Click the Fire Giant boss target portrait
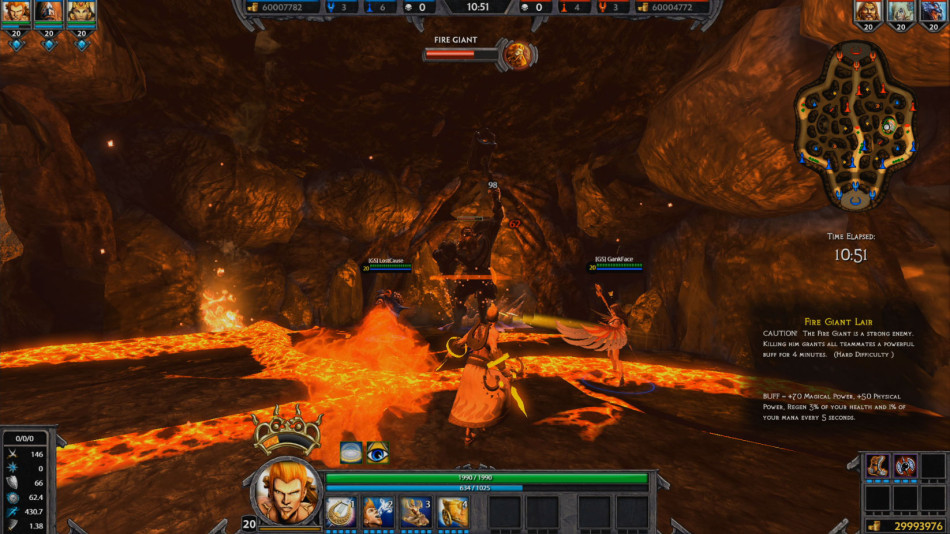The height and width of the screenshot is (534, 950). tap(517, 54)
